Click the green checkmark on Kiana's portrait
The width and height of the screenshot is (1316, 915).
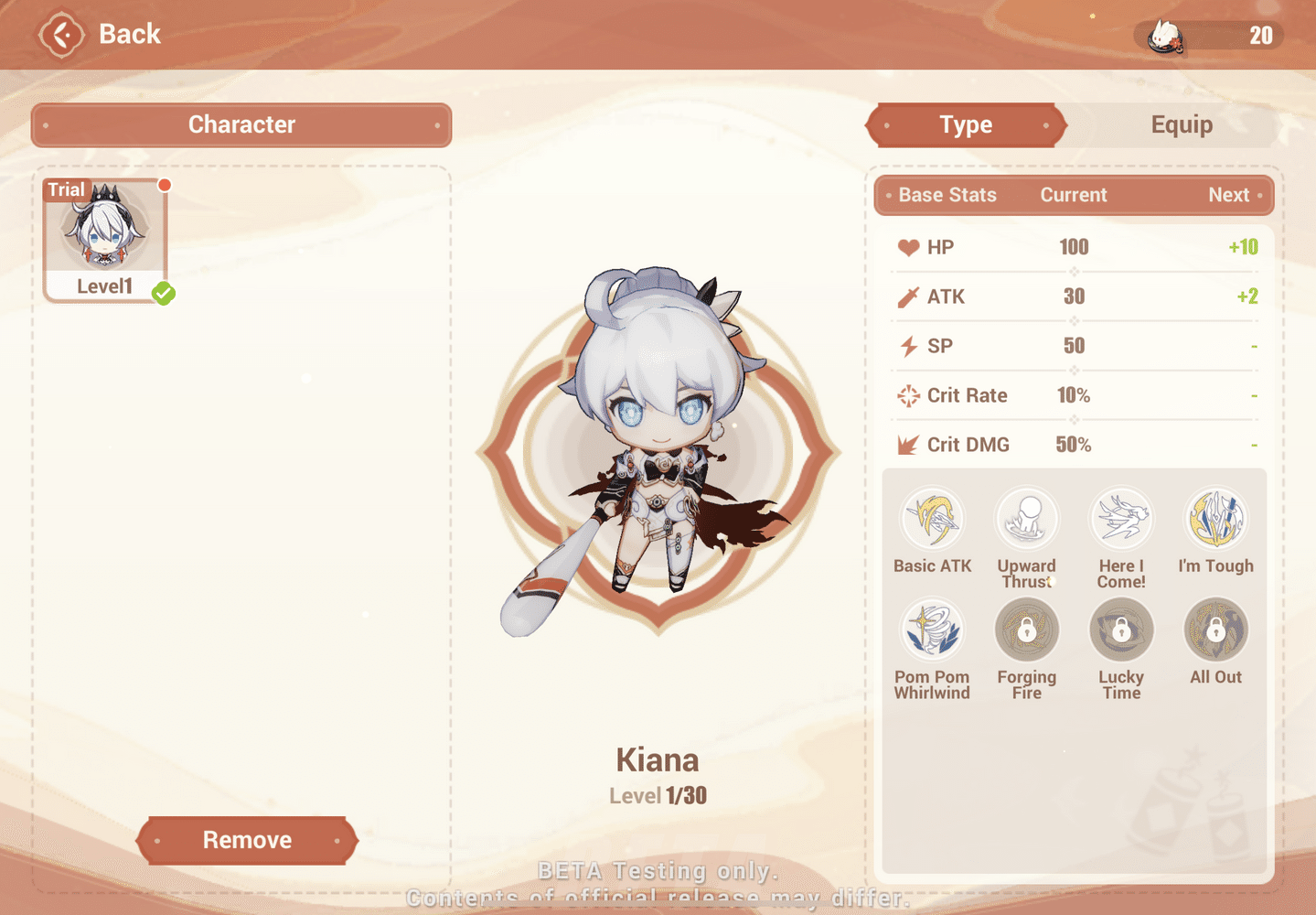tap(164, 295)
